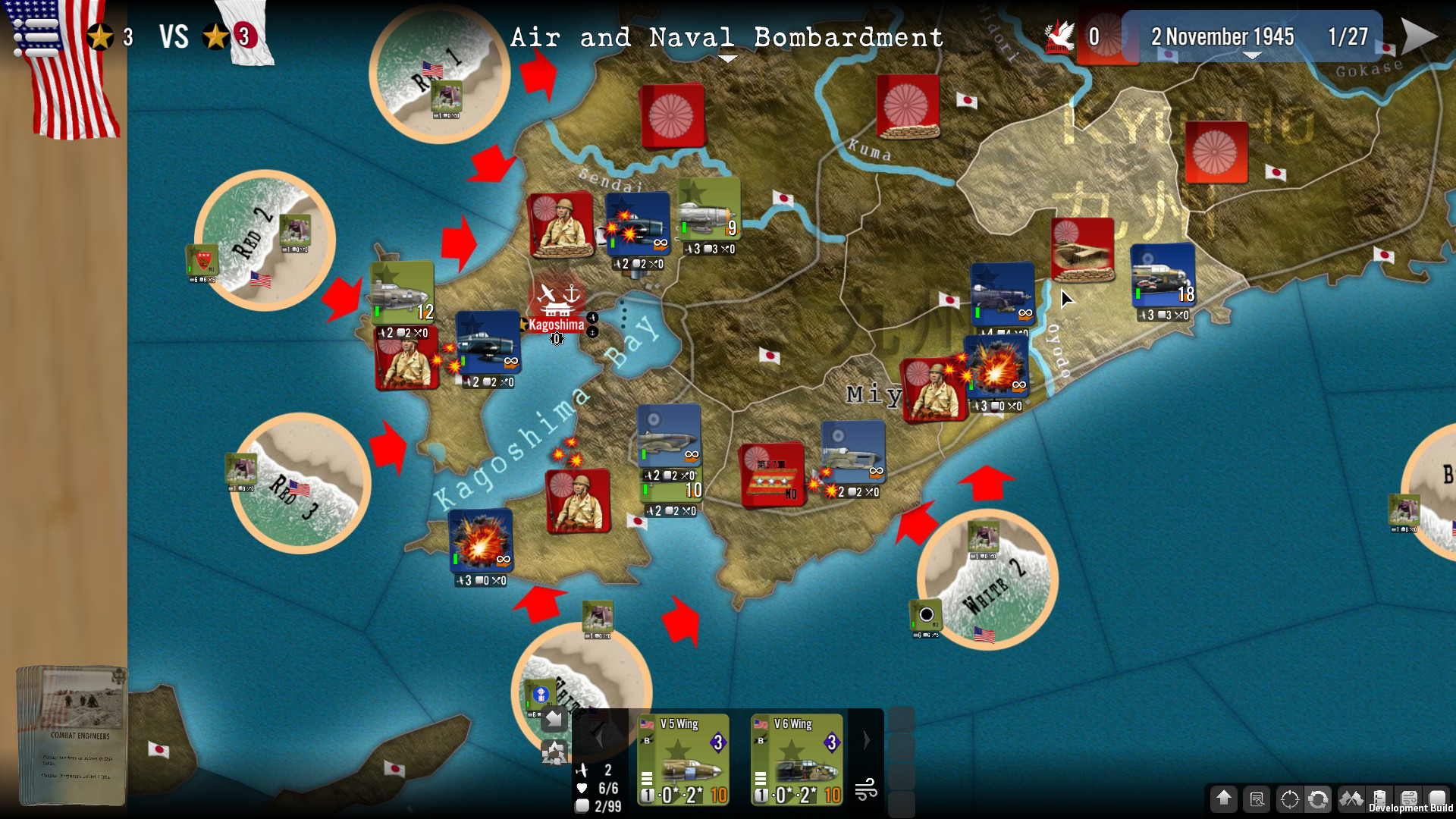Viewport: 1456px width, 819px height.
Task: Select the unit cycle icon in bottom toolbar
Action: pyautogui.click(x=1318, y=800)
